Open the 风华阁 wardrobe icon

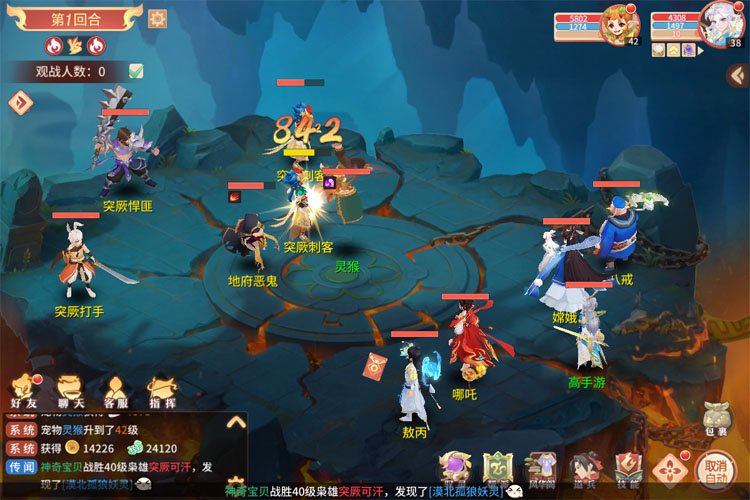541,469
